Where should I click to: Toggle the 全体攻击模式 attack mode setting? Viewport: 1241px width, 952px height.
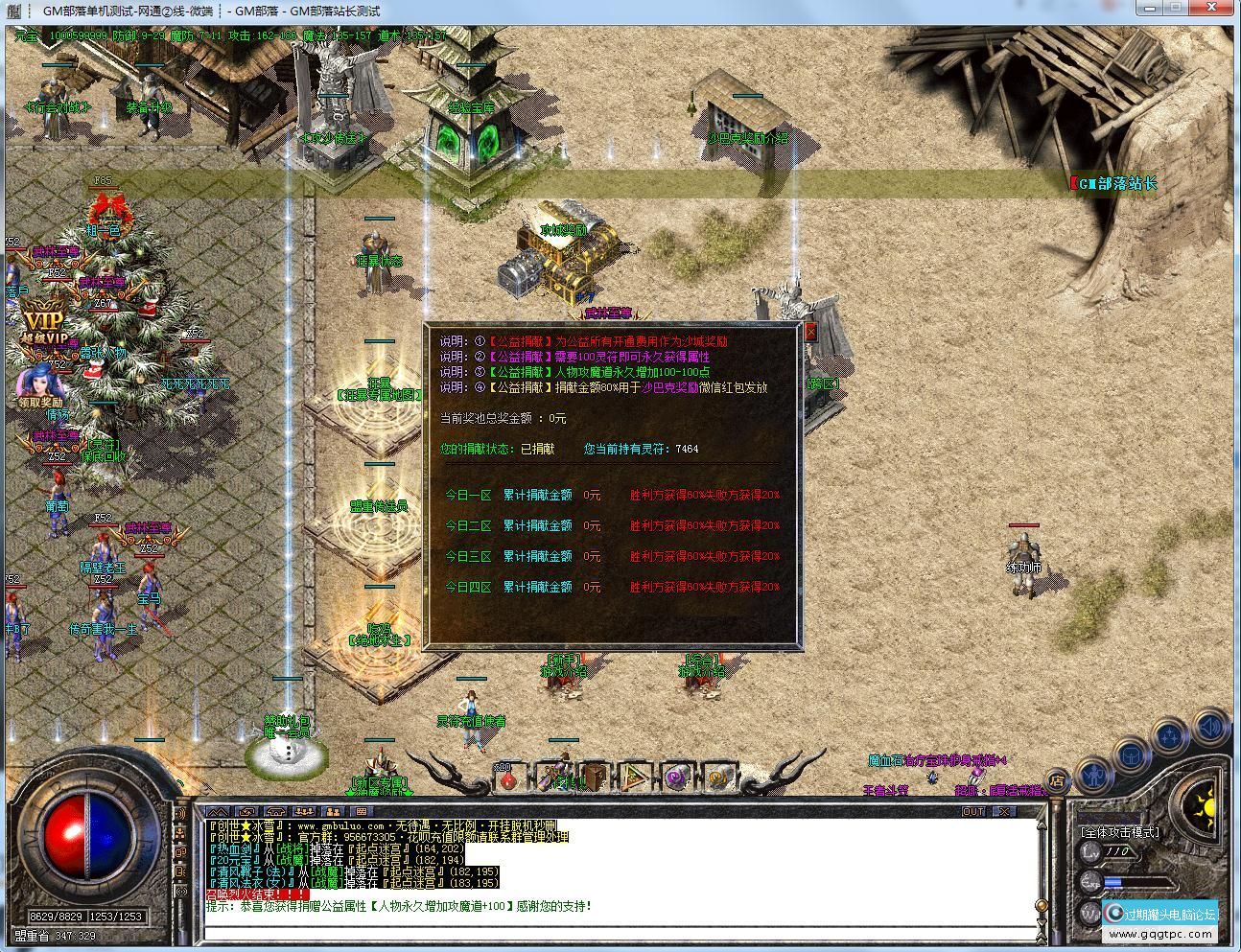tap(1120, 832)
